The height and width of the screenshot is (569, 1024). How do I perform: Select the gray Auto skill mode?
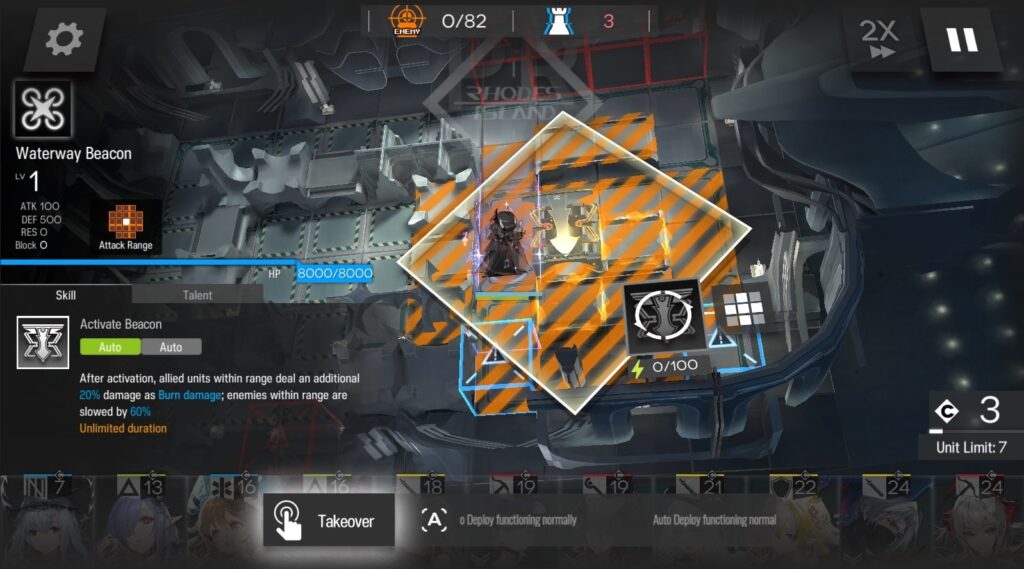(171, 347)
